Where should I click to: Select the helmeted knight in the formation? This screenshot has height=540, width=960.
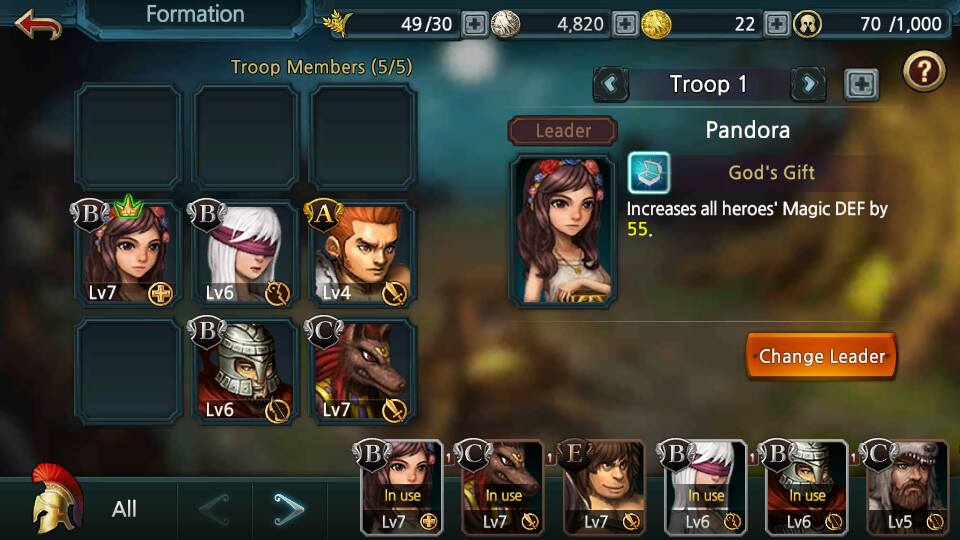(246, 372)
